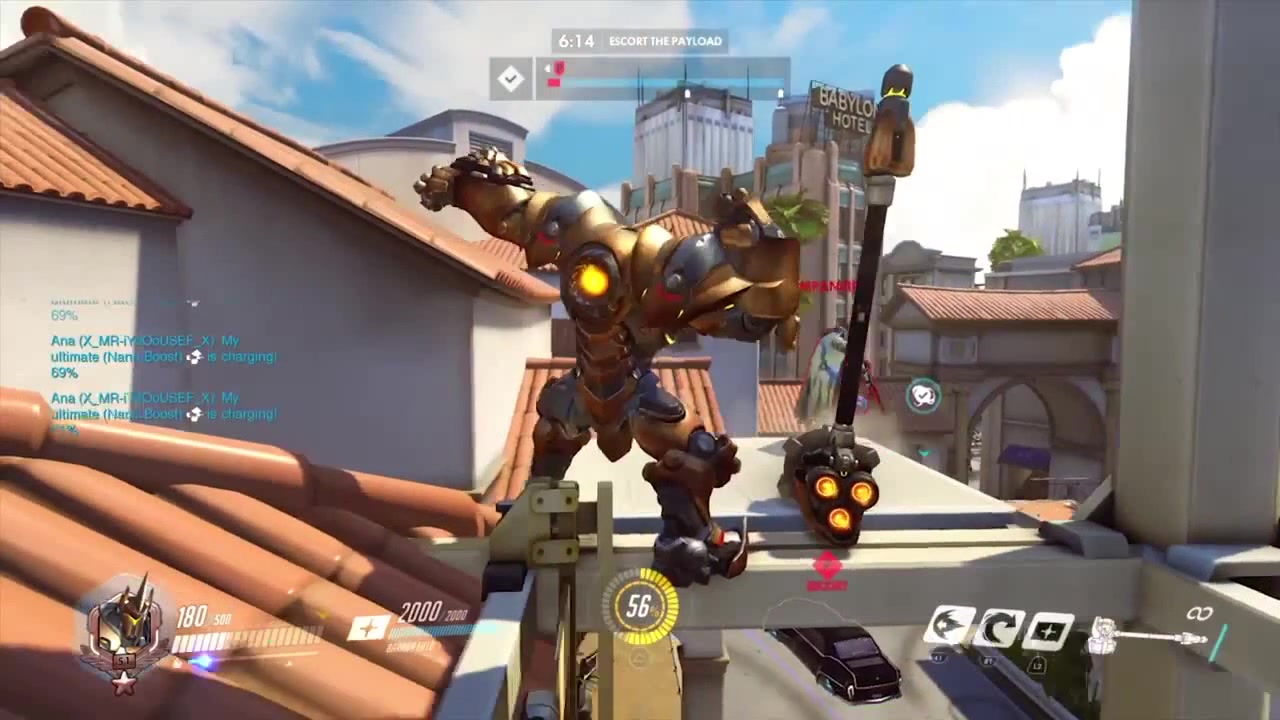This screenshot has width=1280, height=720.
Task: Expand the ESCORT THE PAYLOAD objective banner
Action: (x=667, y=41)
